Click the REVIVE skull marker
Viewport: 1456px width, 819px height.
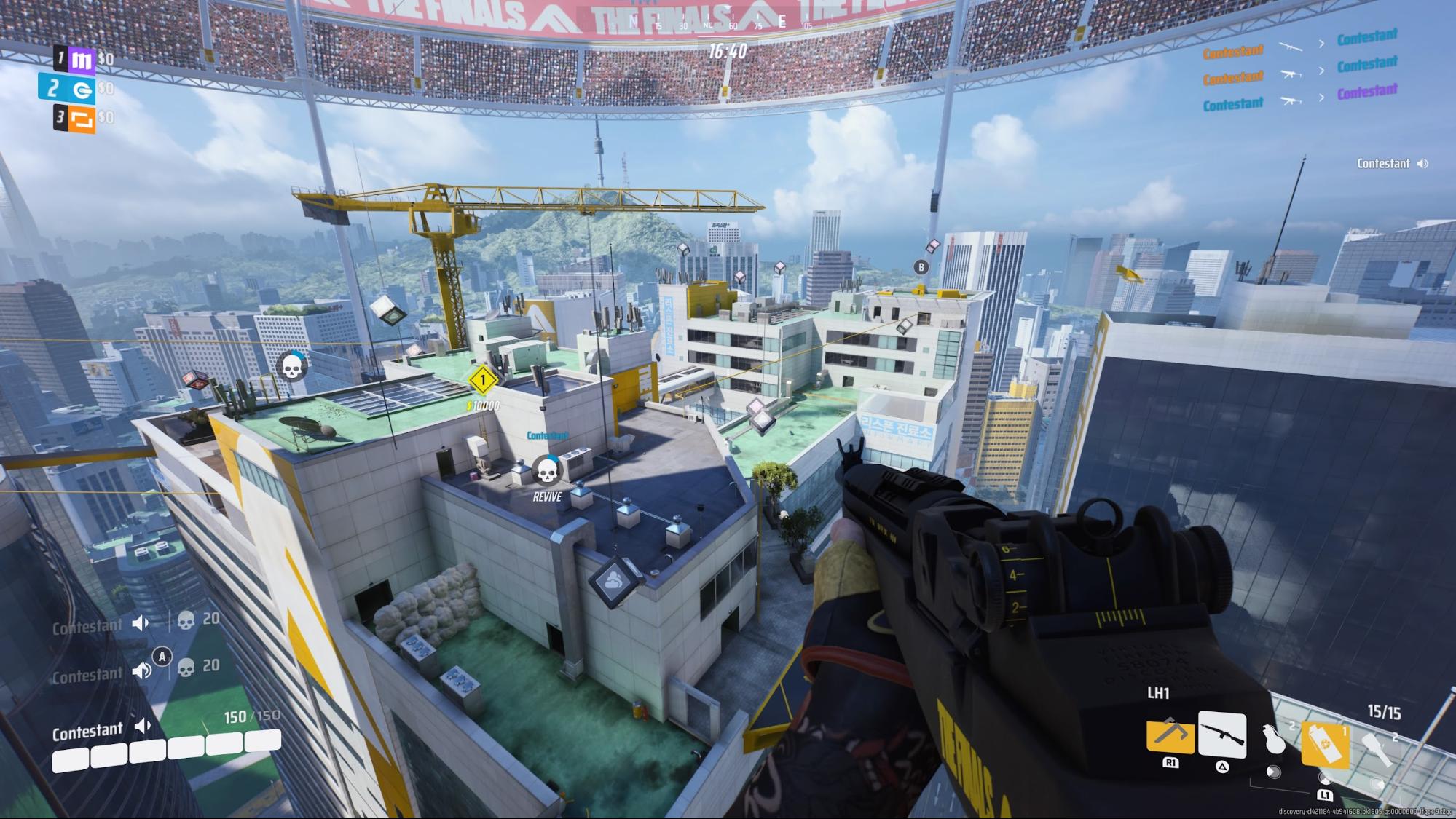click(x=546, y=471)
